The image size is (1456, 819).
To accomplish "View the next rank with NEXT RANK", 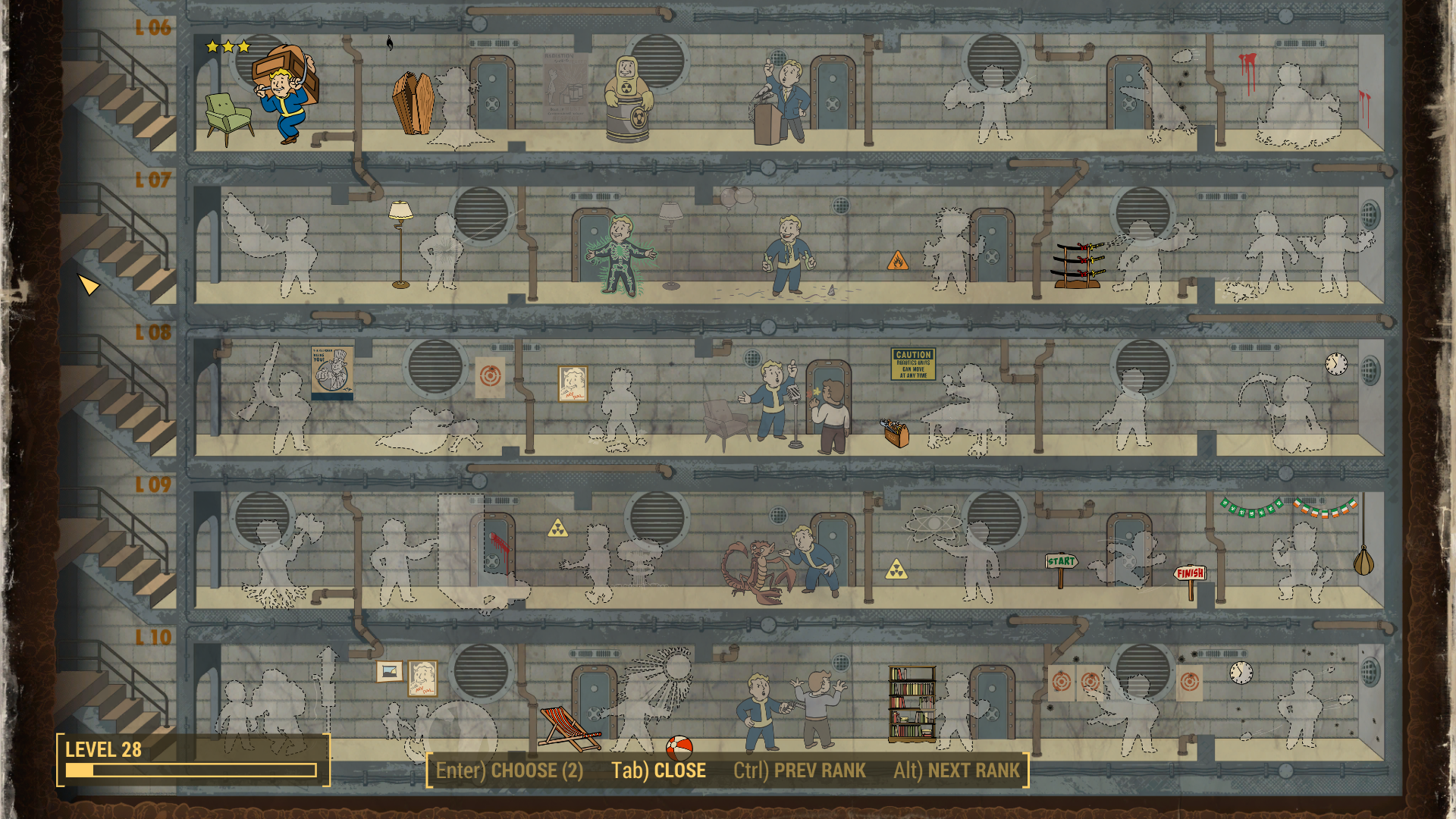I will click(956, 770).
